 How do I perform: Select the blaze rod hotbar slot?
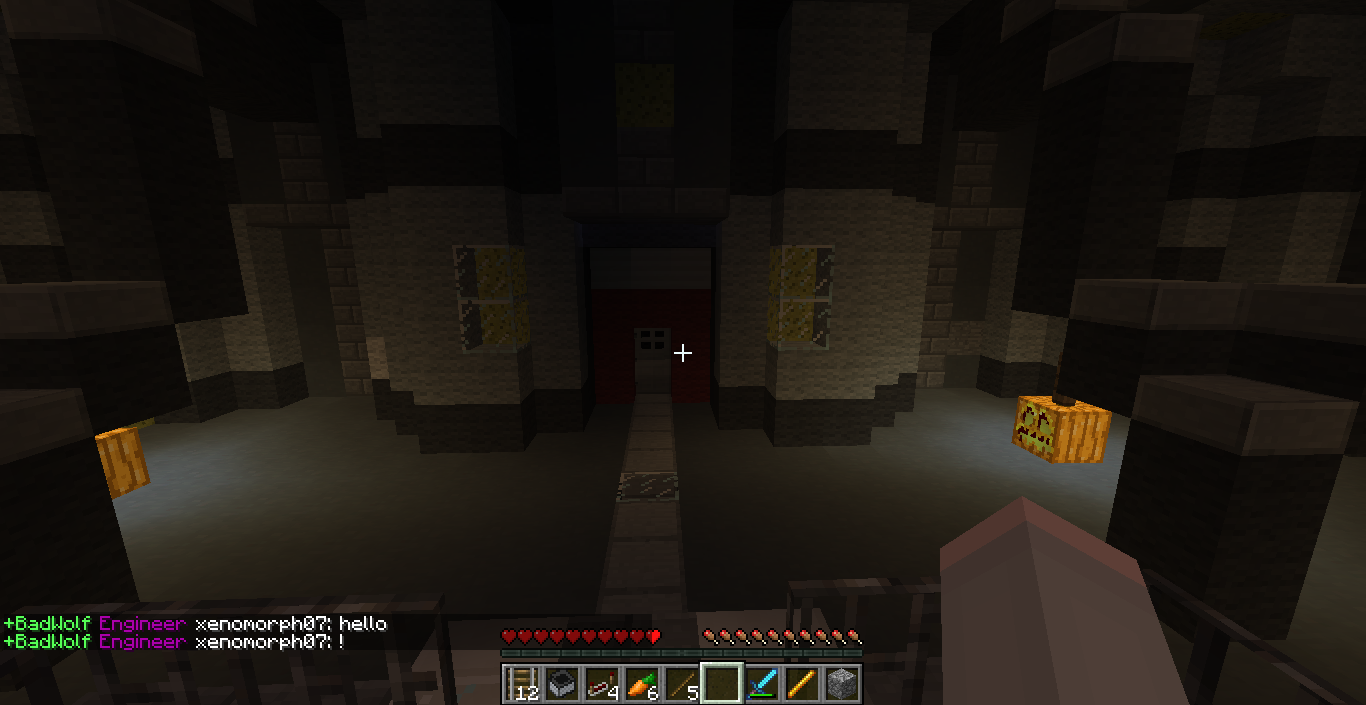tap(802, 684)
